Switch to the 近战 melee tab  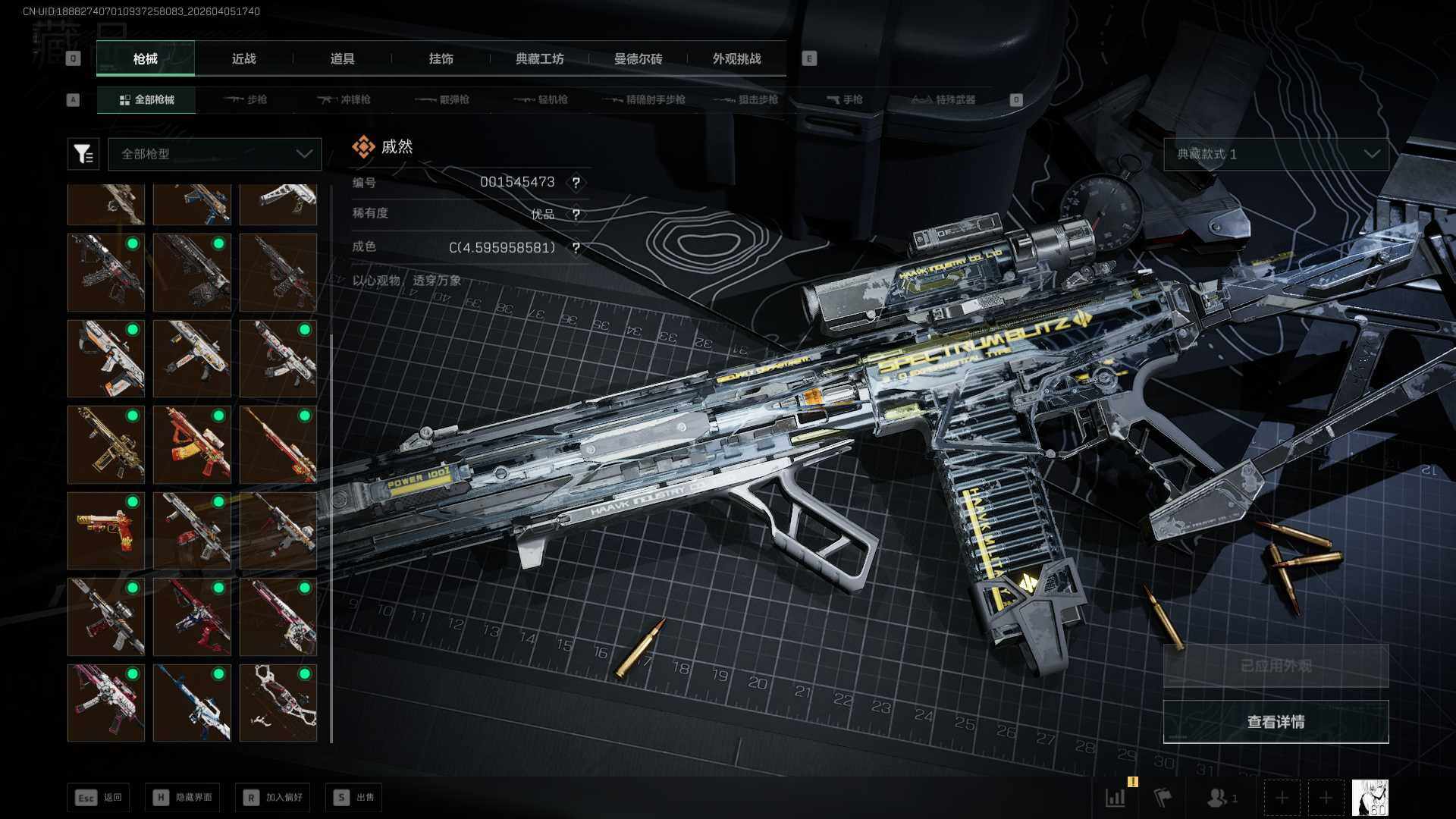pyautogui.click(x=243, y=58)
